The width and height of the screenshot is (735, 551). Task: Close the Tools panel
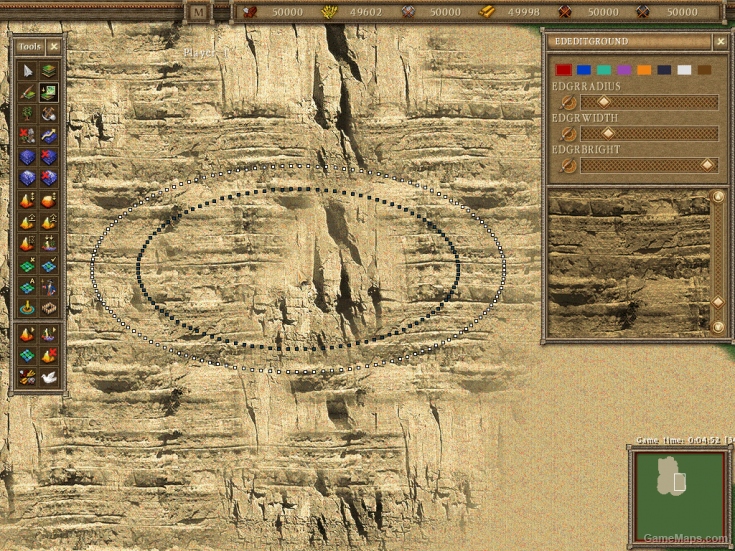pos(54,46)
